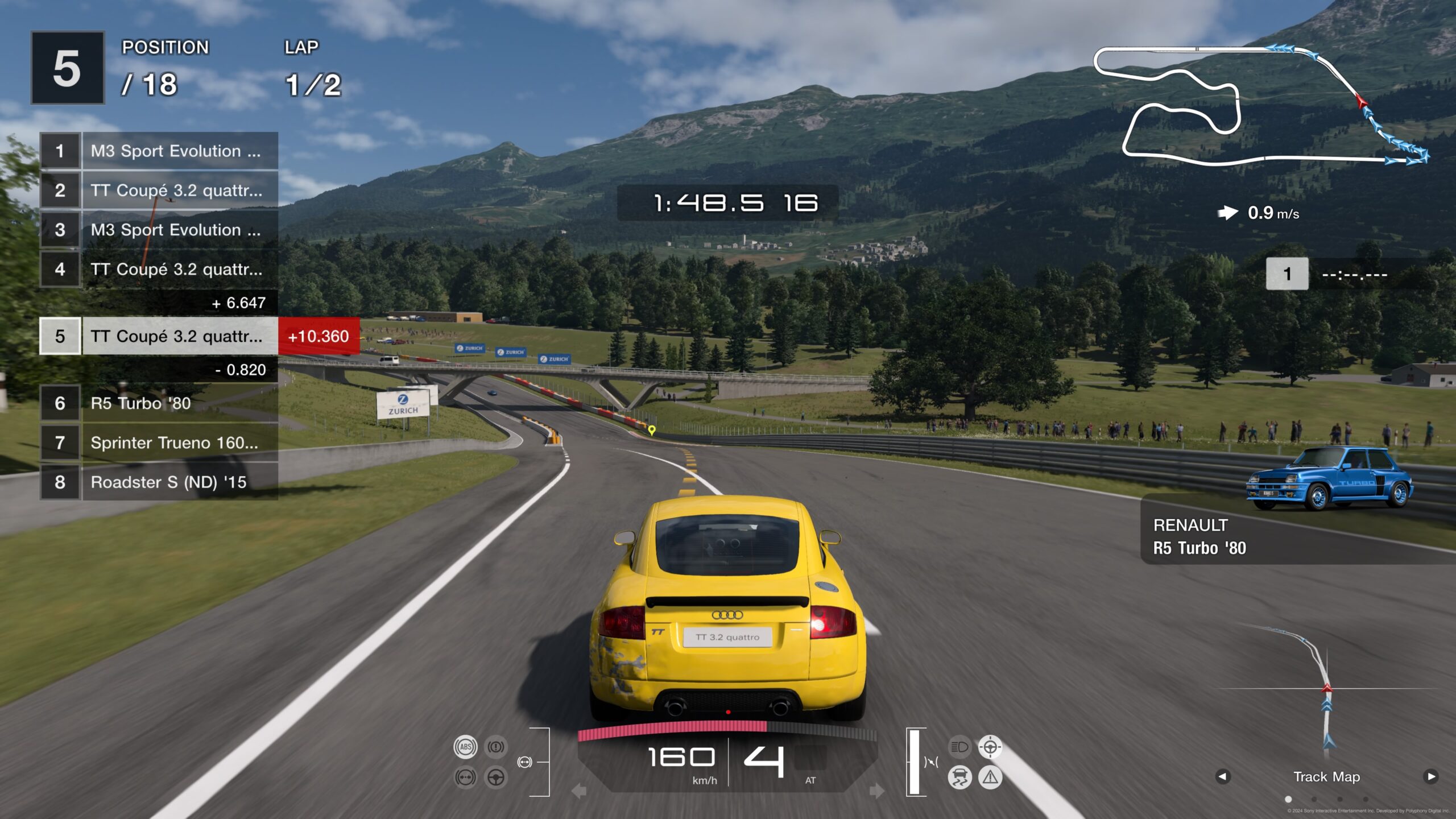Viewport: 1456px width, 819px height.
Task: Click the Track Map radar display
Action: tap(1326, 694)
